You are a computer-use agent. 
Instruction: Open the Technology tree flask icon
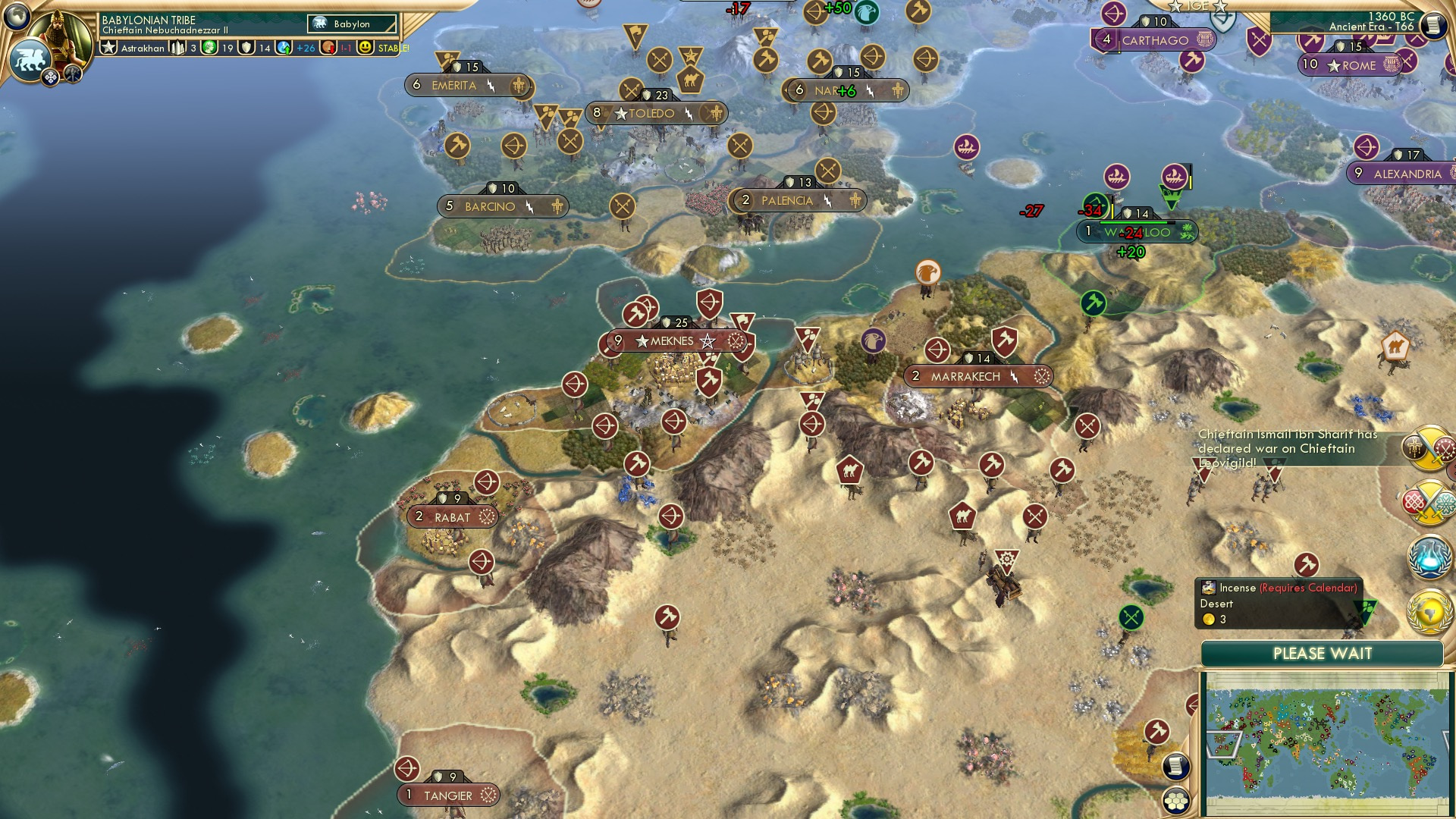(x=1428, y=557)
